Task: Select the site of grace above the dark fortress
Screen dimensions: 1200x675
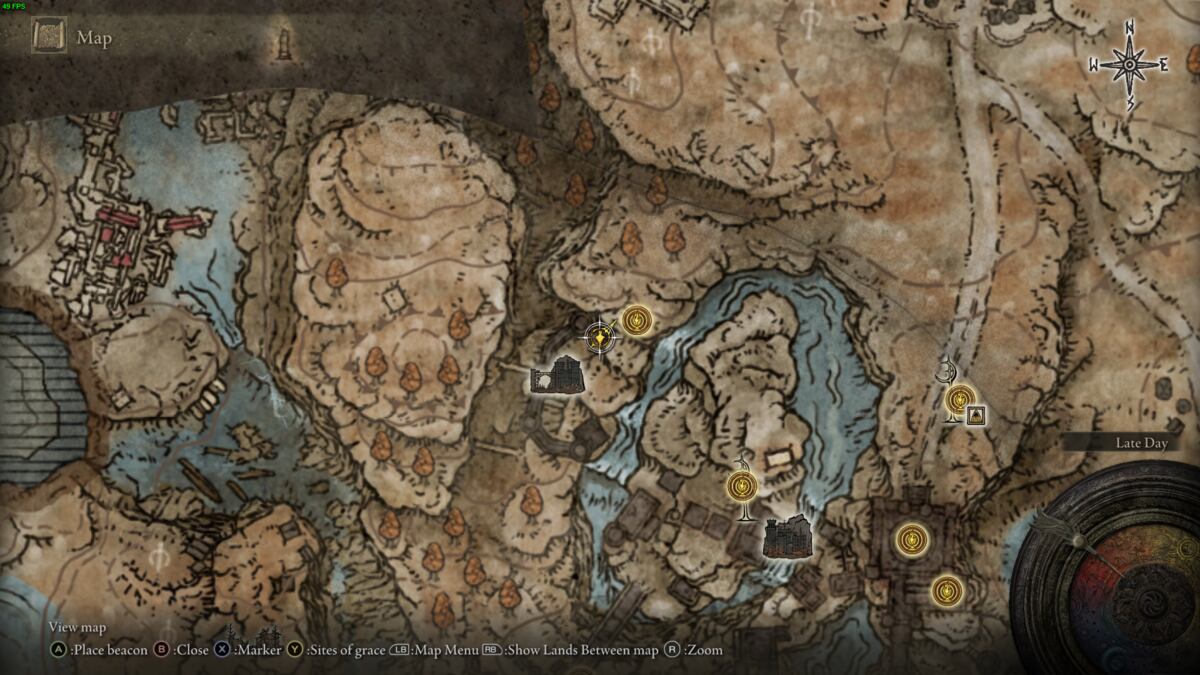Action: 742,487
